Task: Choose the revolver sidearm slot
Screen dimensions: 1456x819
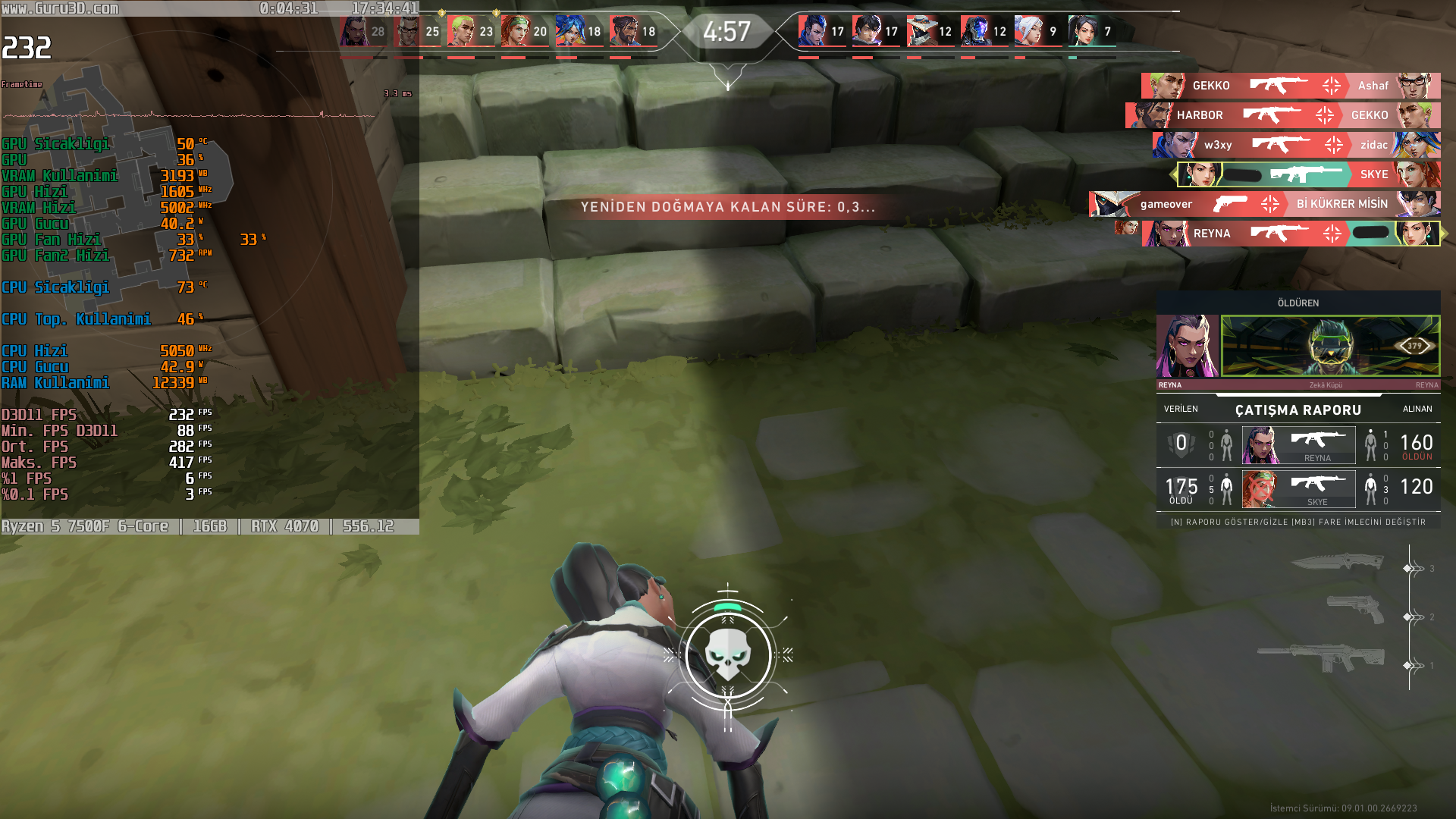Action: (x=1355, y=608)
